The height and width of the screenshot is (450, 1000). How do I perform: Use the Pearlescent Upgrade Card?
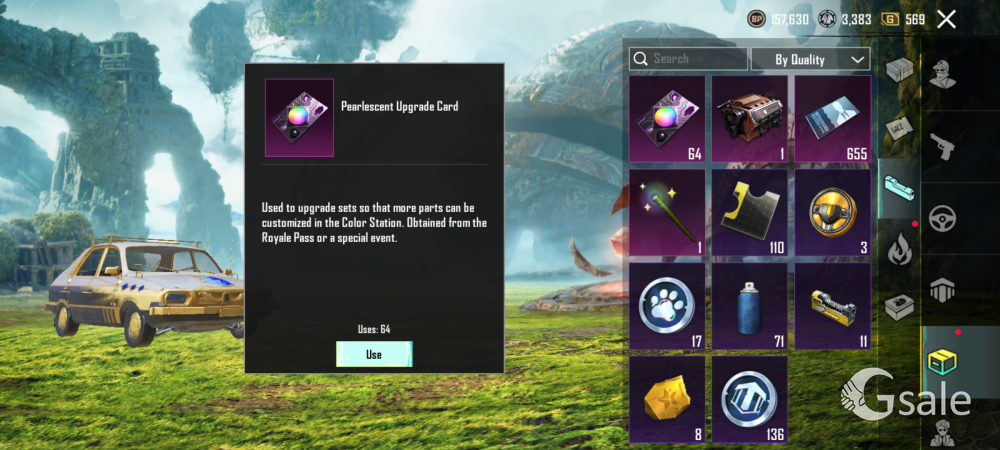[x=374, y=354]
